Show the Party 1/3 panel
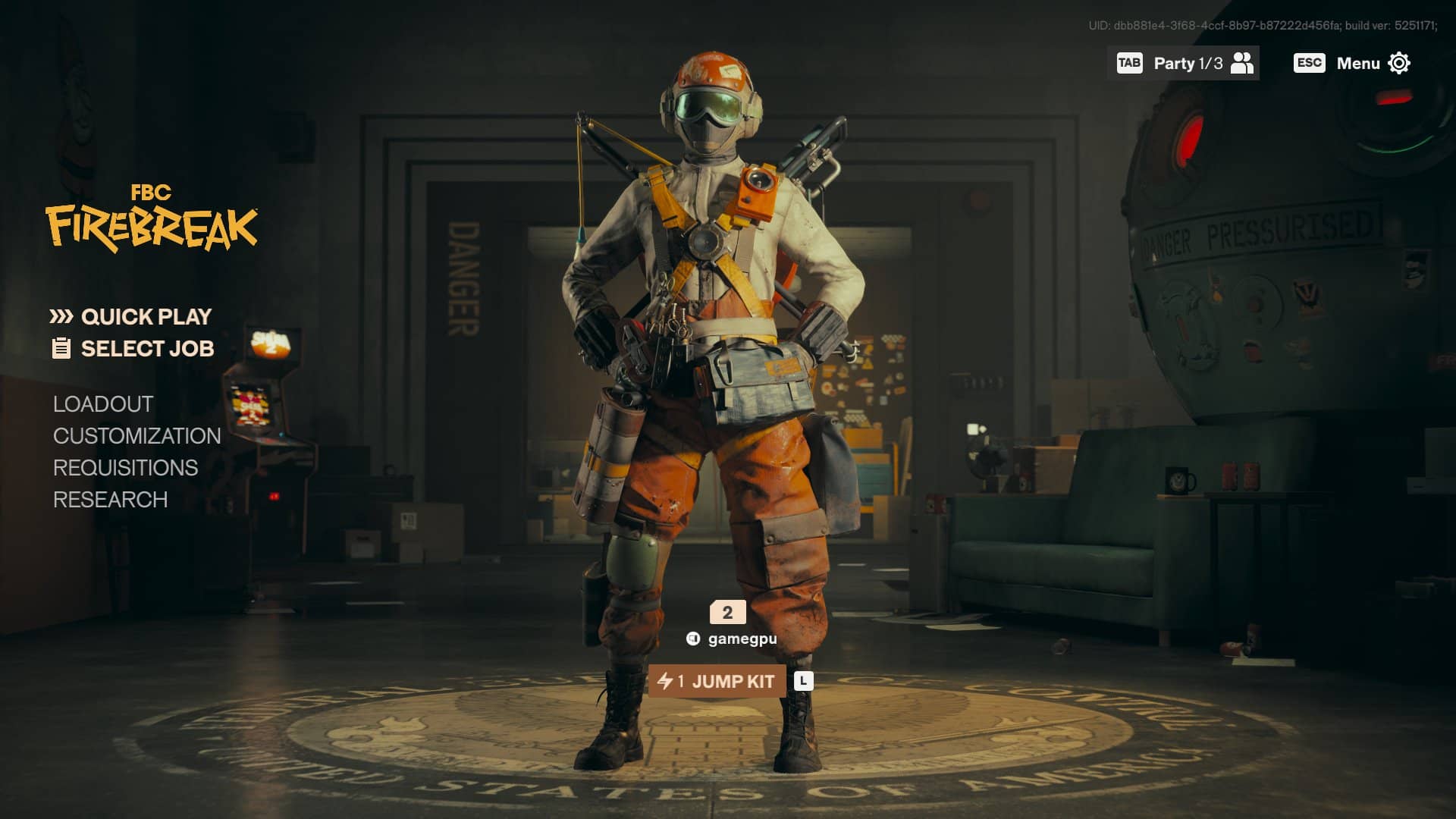1456x819 pixels. pyautogui.click(x=1185, y=63)
